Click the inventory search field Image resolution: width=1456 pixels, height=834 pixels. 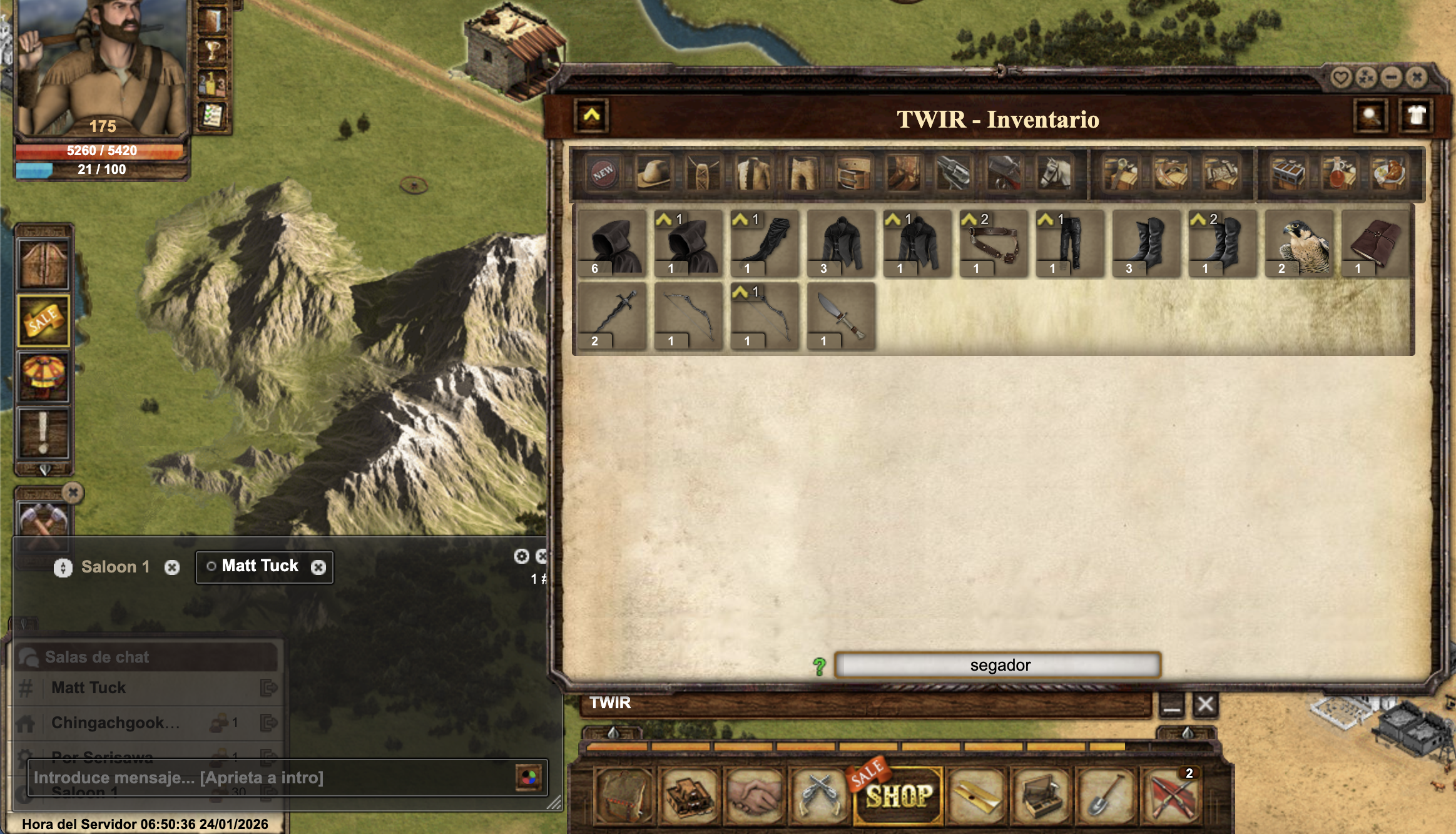999,665
